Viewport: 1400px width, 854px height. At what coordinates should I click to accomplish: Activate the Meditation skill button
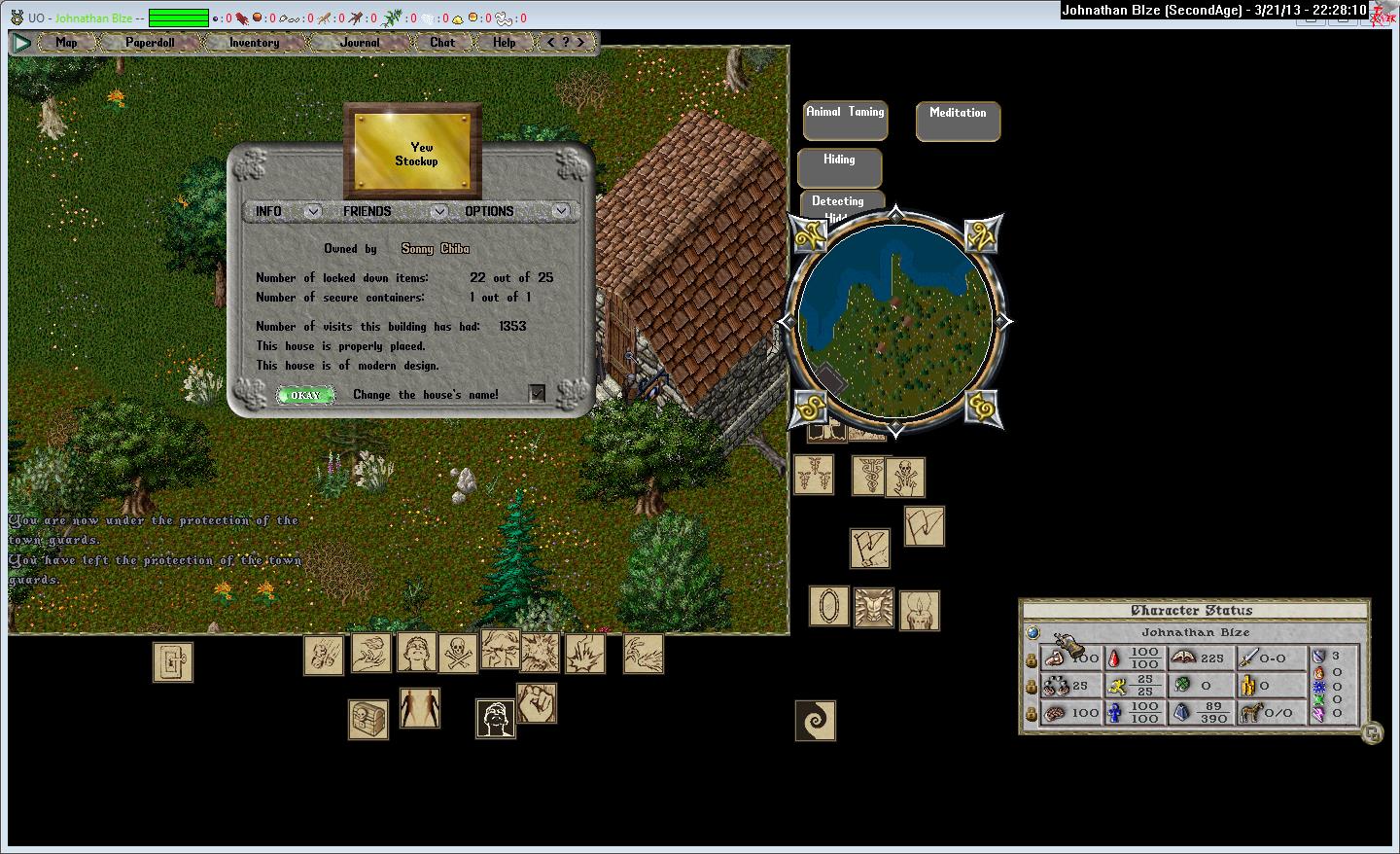[x=958, y=121]
